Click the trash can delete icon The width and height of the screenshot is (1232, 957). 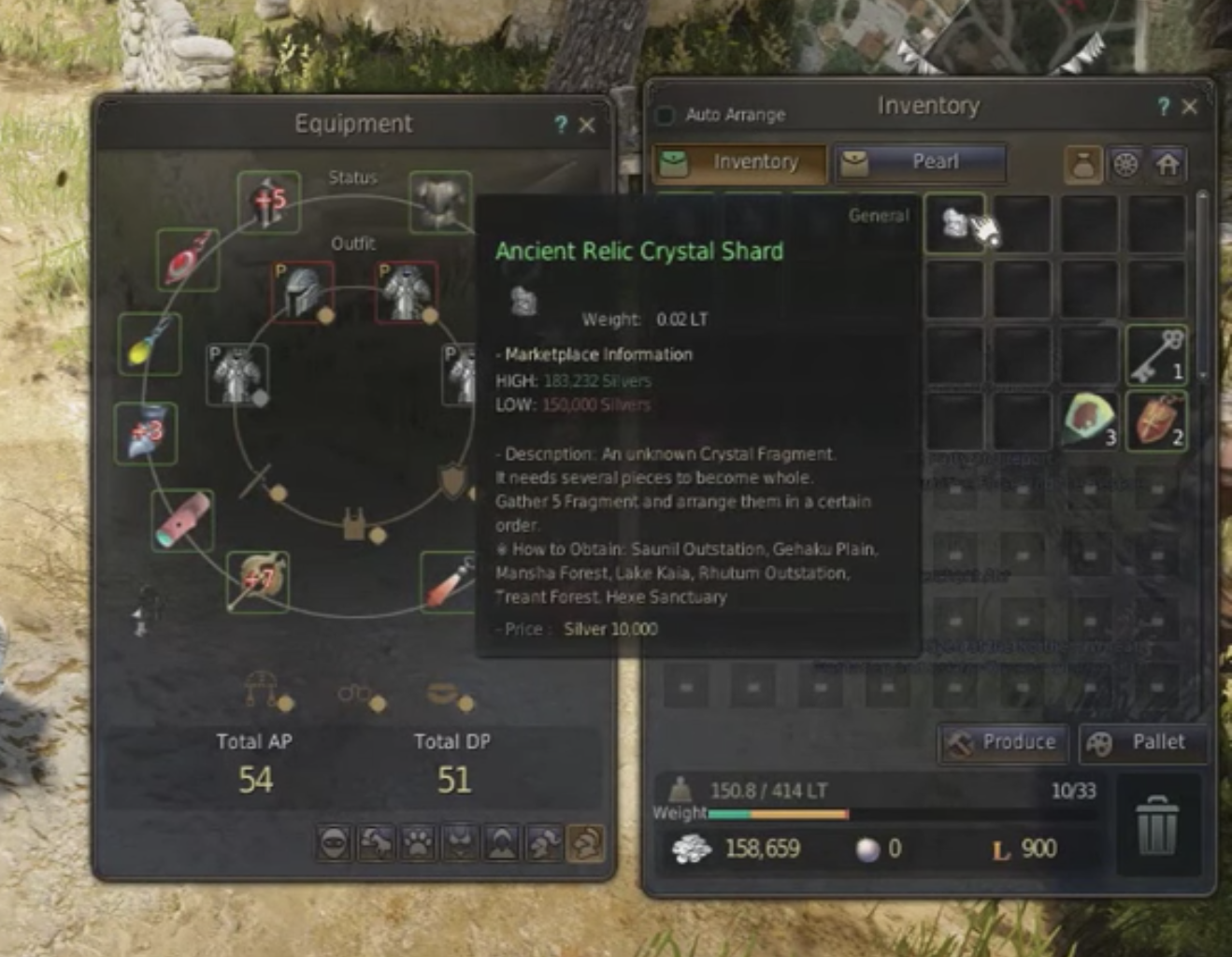pos(1156,825)
